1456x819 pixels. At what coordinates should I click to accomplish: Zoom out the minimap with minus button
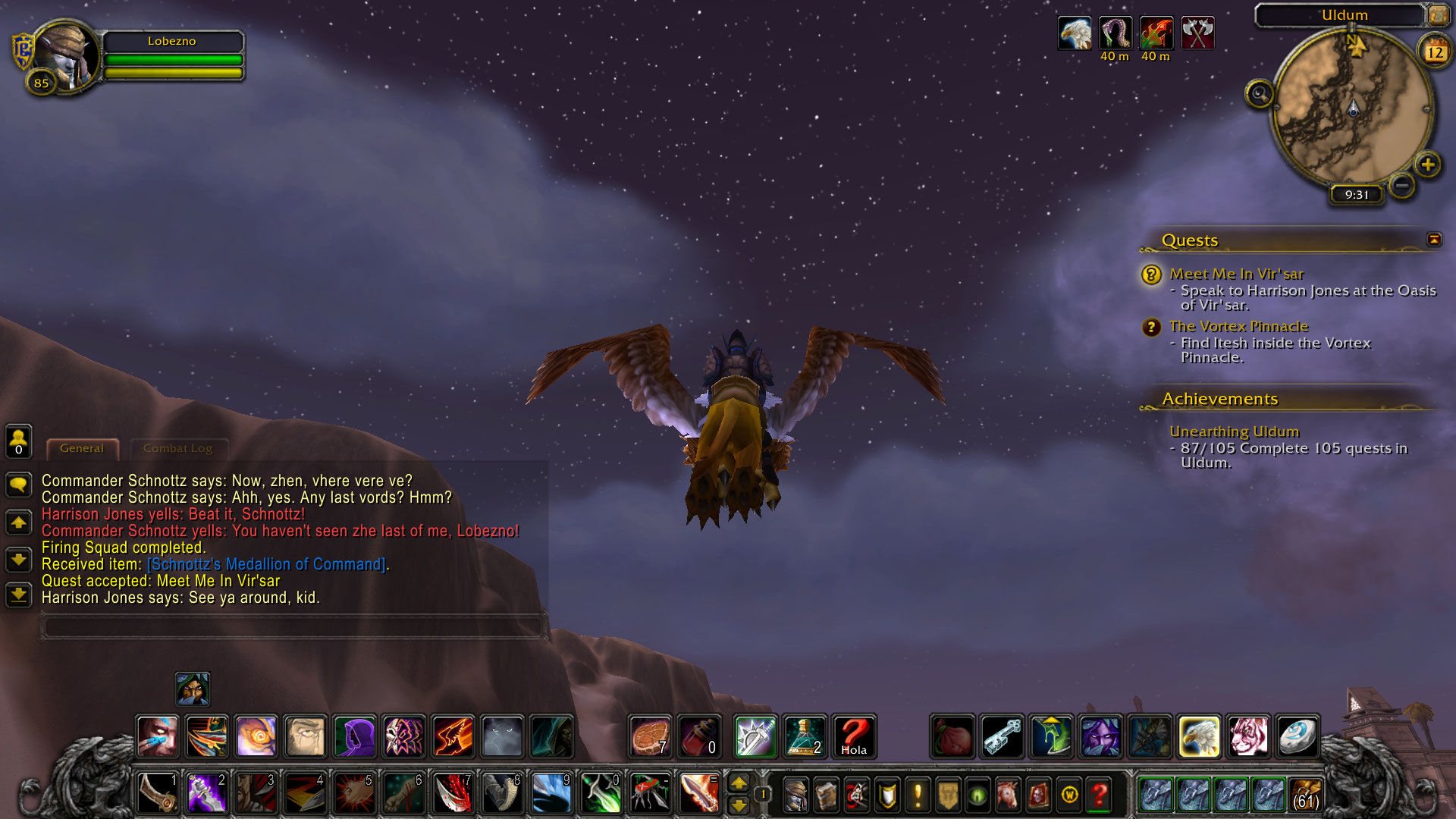tap(1402, 185)
